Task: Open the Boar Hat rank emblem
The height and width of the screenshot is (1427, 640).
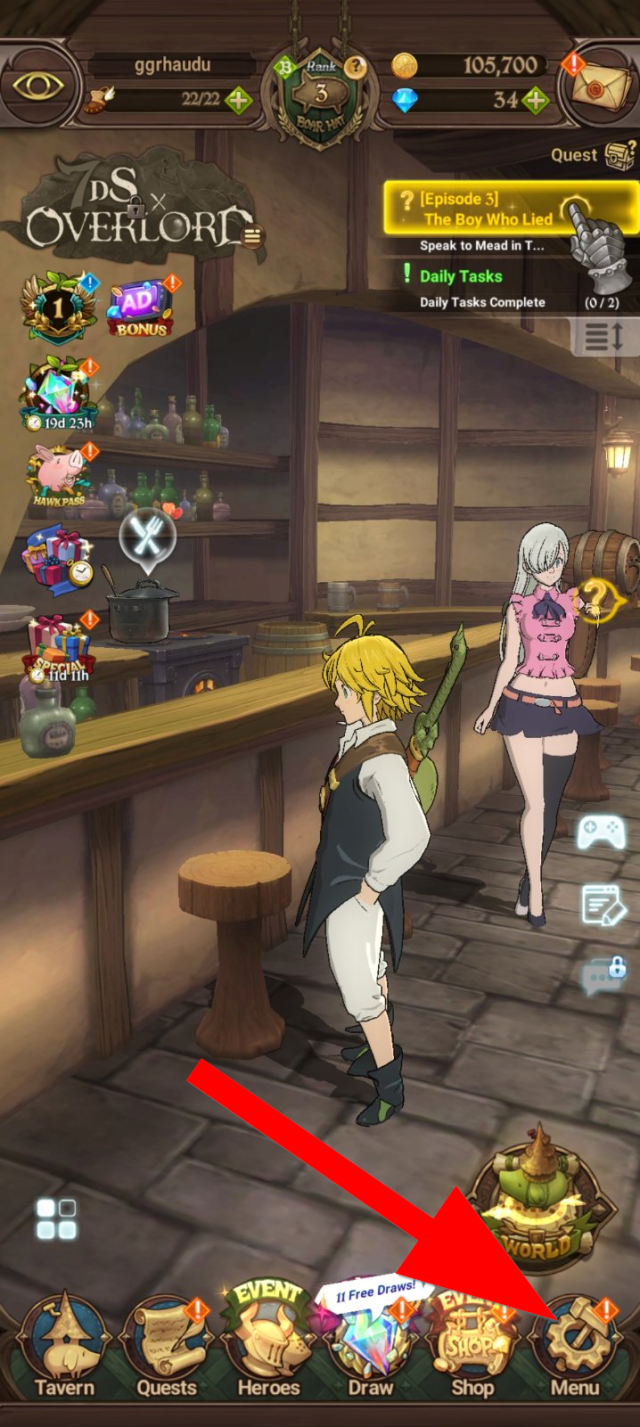Action: coord(320,95)
